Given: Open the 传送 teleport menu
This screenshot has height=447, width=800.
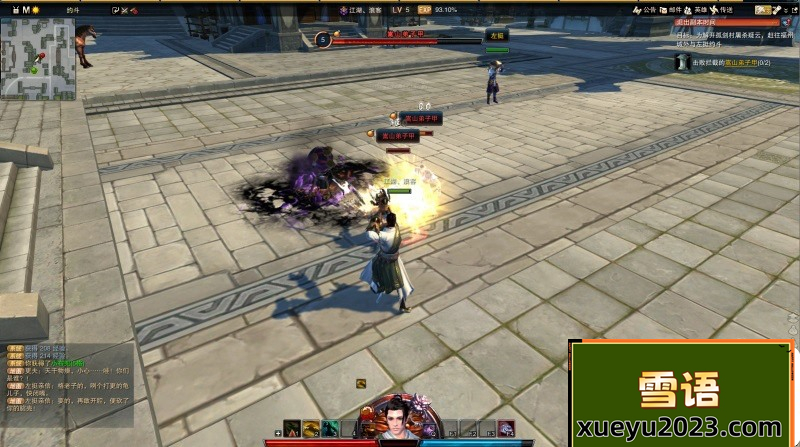Looking at the screenshot, I should (721, 10).
